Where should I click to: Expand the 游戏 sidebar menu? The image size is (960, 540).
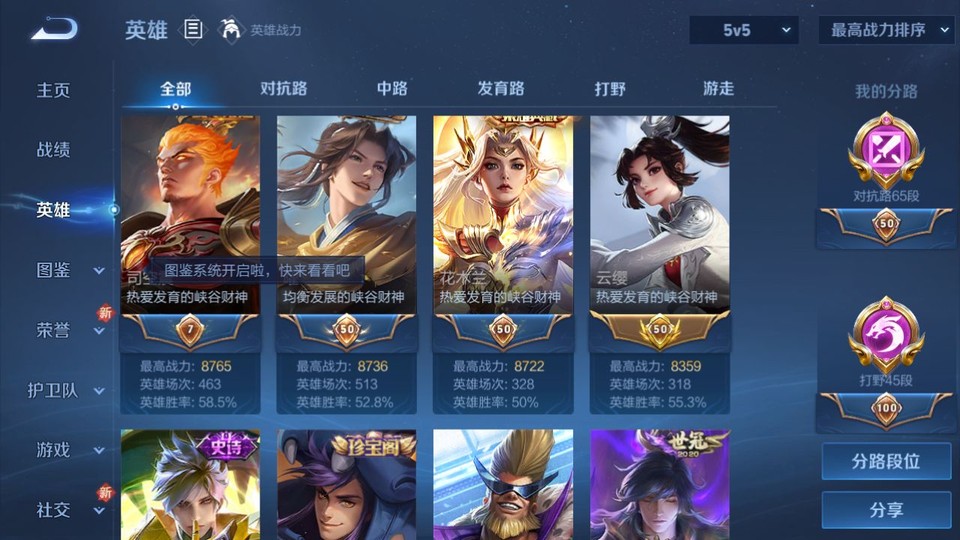[68, 450]
